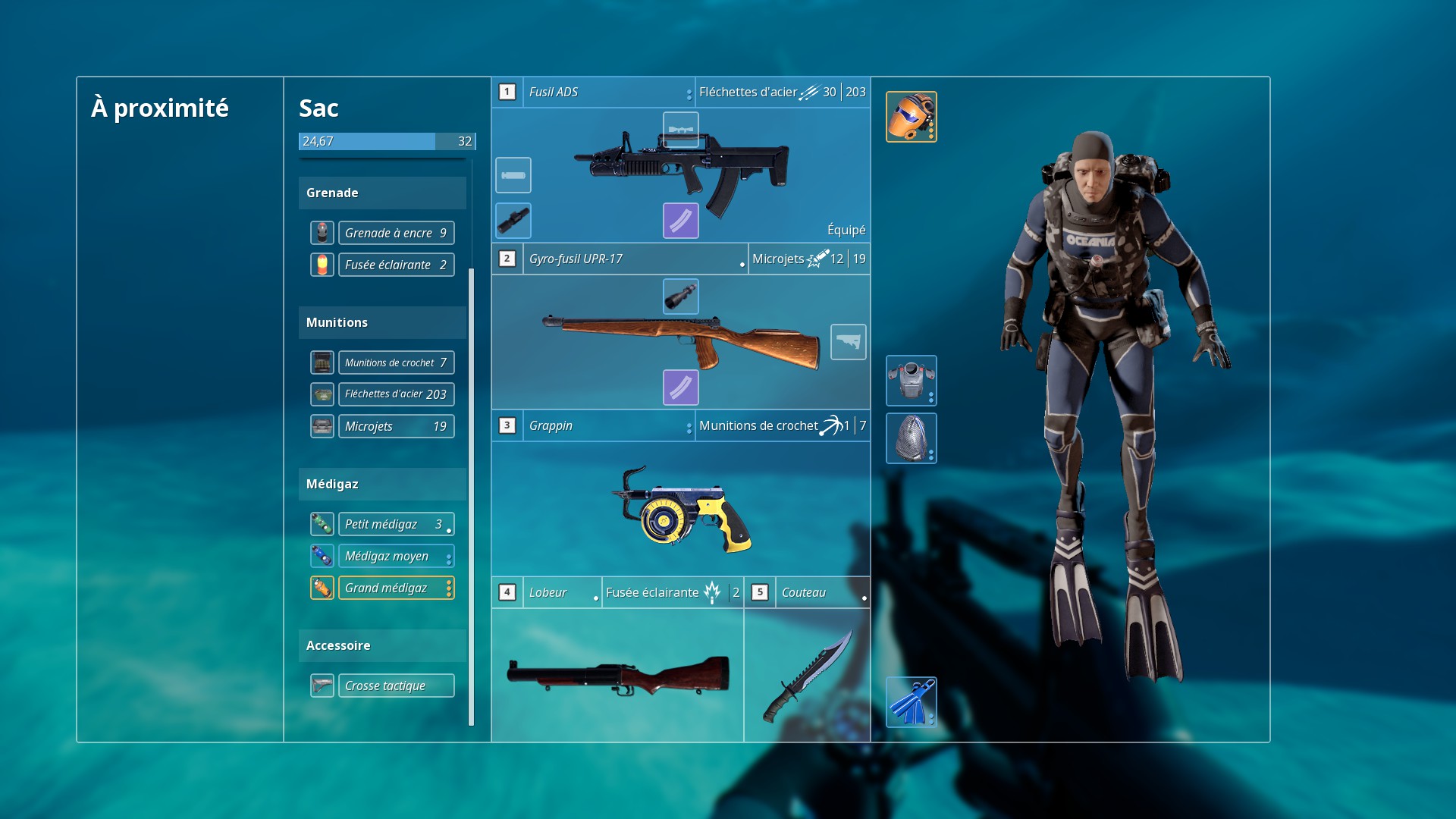
Task: Select the Microjets ammo entry
Action: [395, 426]
